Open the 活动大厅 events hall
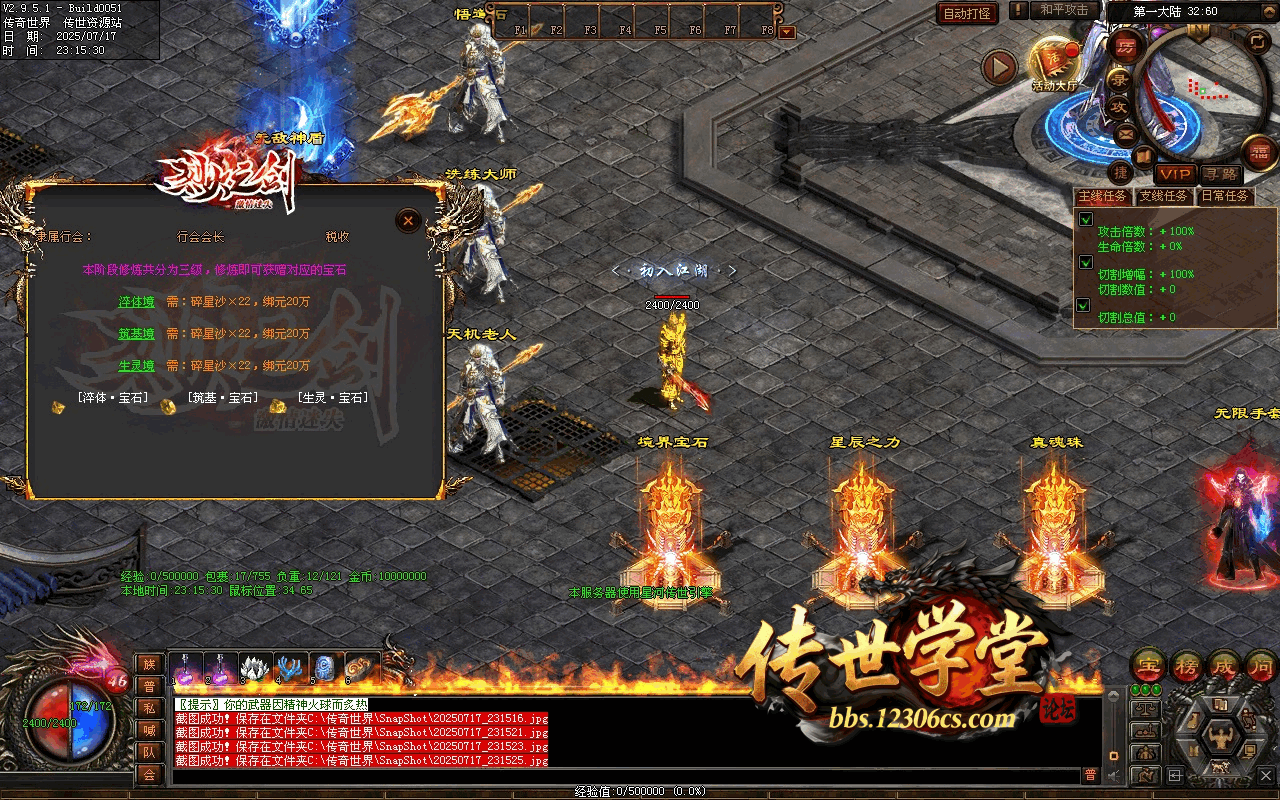Viewport: 1280px width, 800px height. pyautogui.click(x=1052, y=62)
